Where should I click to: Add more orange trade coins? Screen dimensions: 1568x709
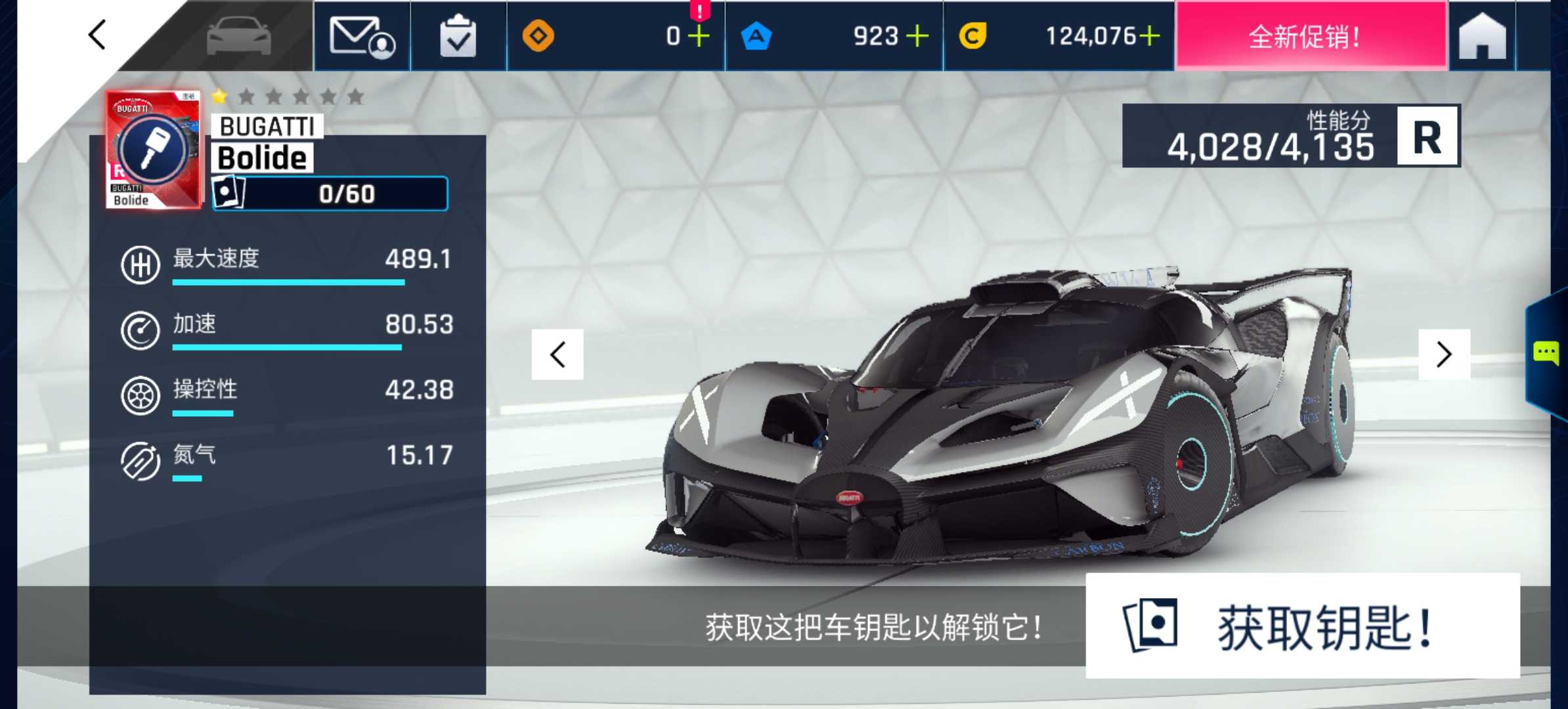click(699, 36)
